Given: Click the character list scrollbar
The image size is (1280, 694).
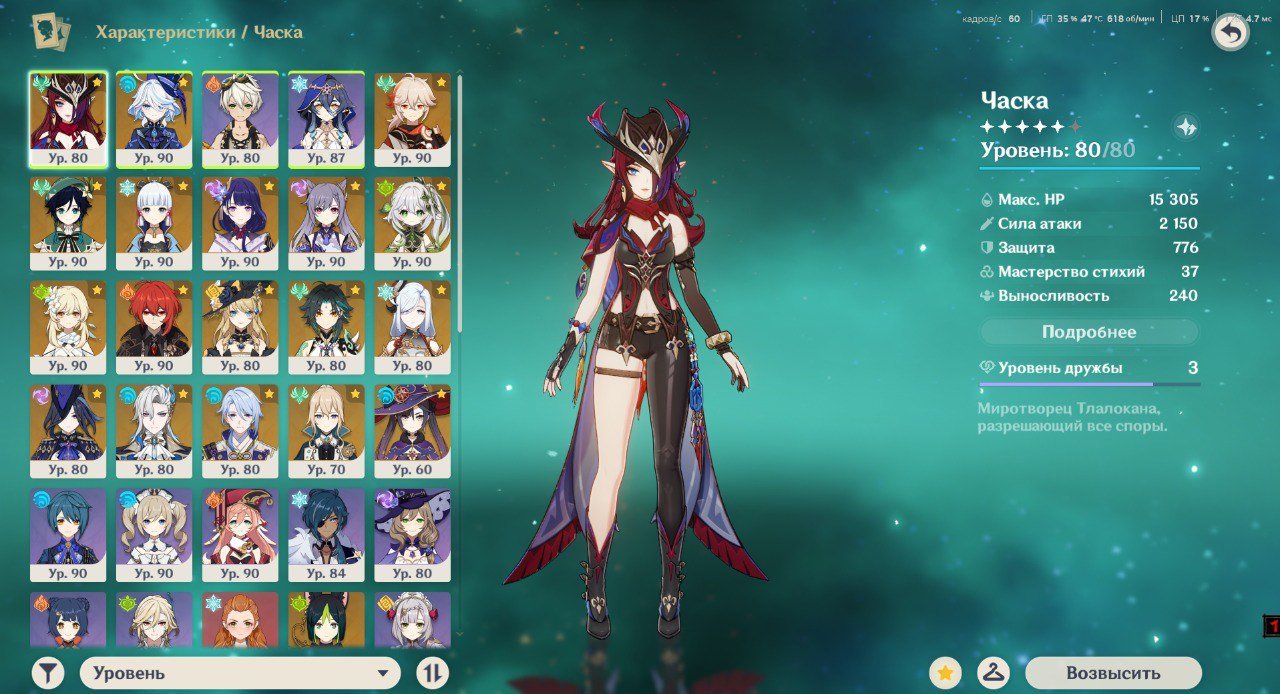Looking at the screenshot, I should click(x=460, y=200).
